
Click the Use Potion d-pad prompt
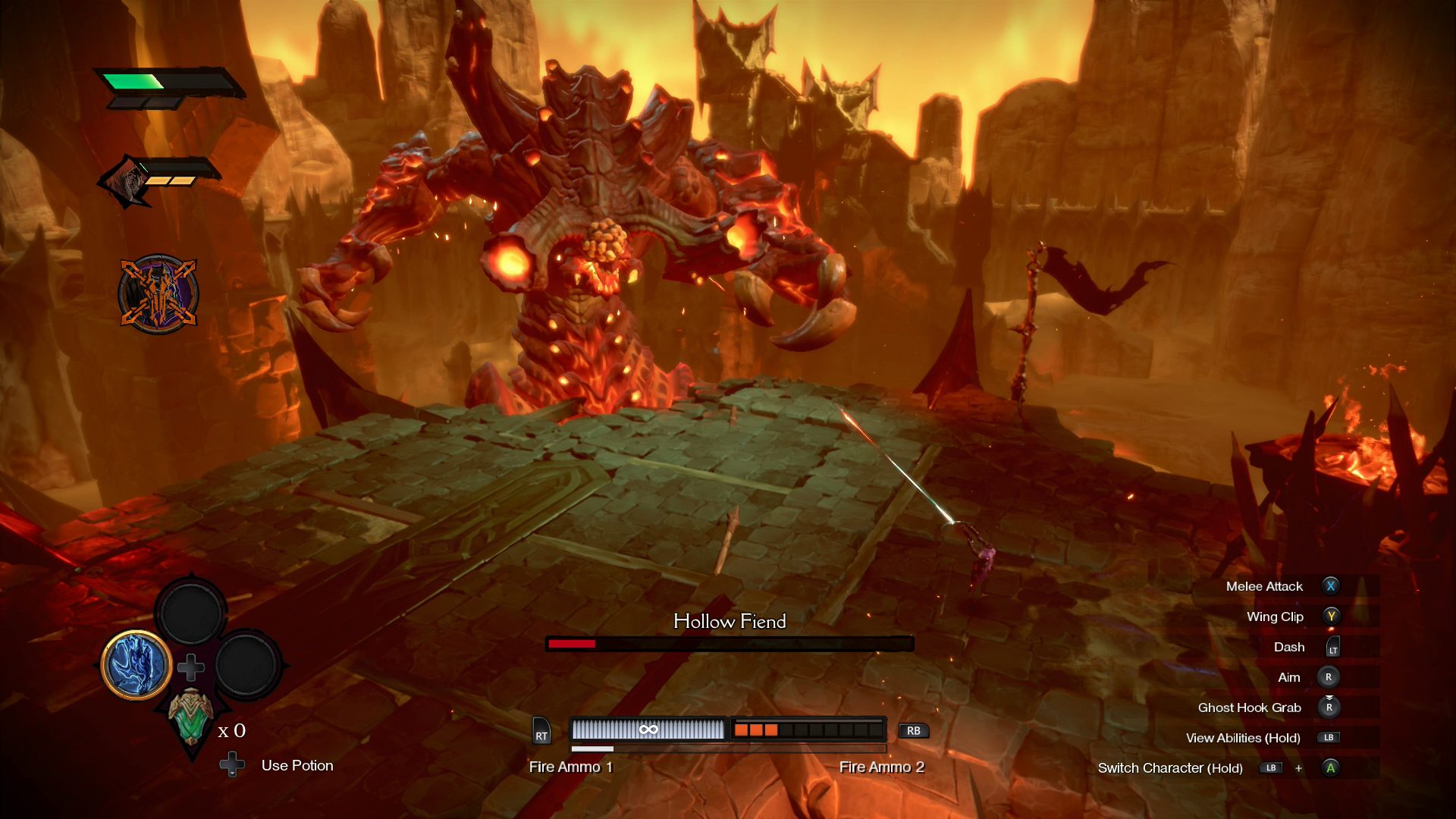(234, 766)
